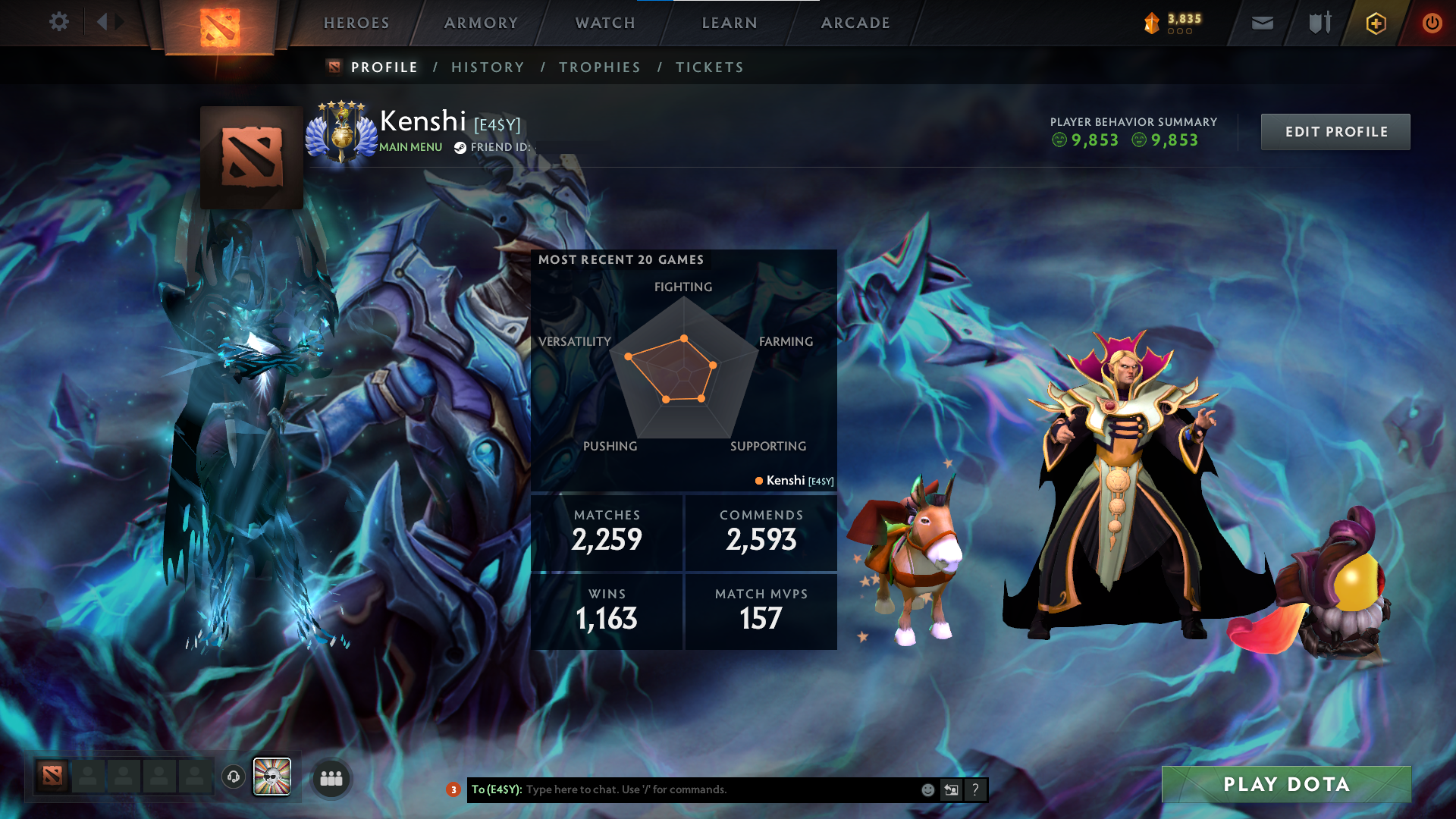The height and width of the screenshot is (819, 1456).
Task: Open the Armory shield-and-sword icon
Action: coord(1318,23)
